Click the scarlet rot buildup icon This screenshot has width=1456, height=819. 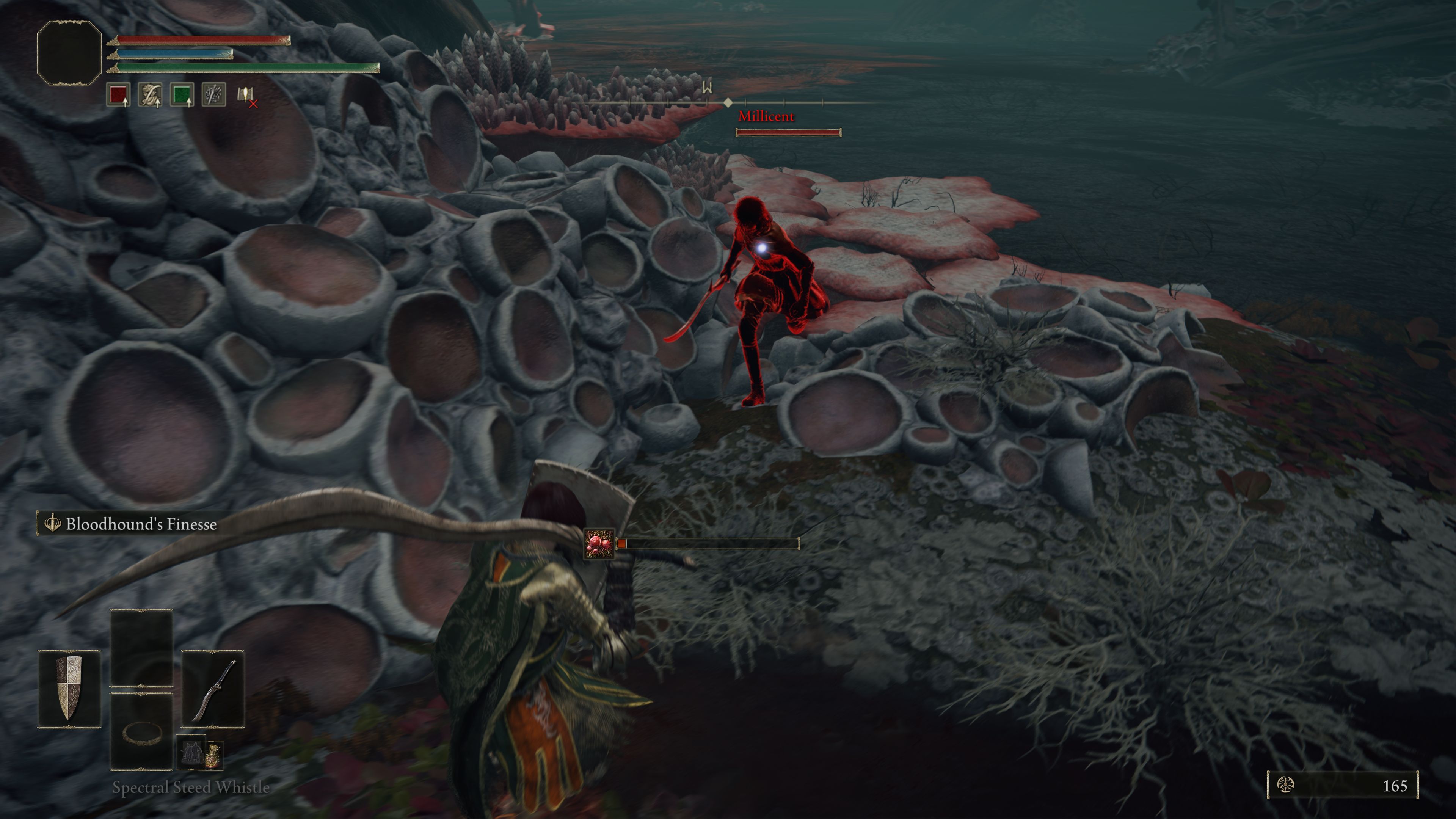(599, 544)
